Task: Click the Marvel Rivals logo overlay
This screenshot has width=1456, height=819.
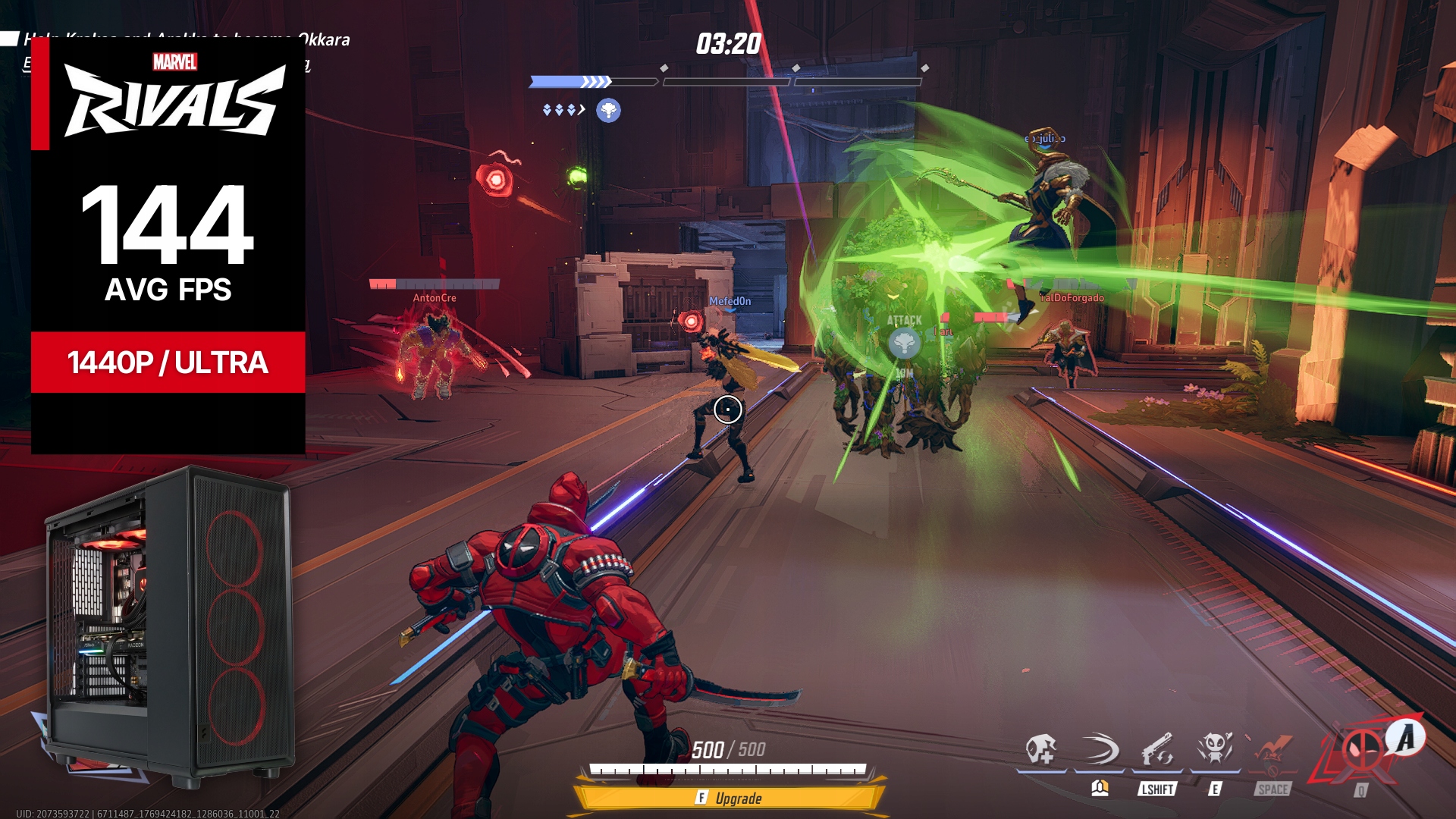Action: pos(174,96)
